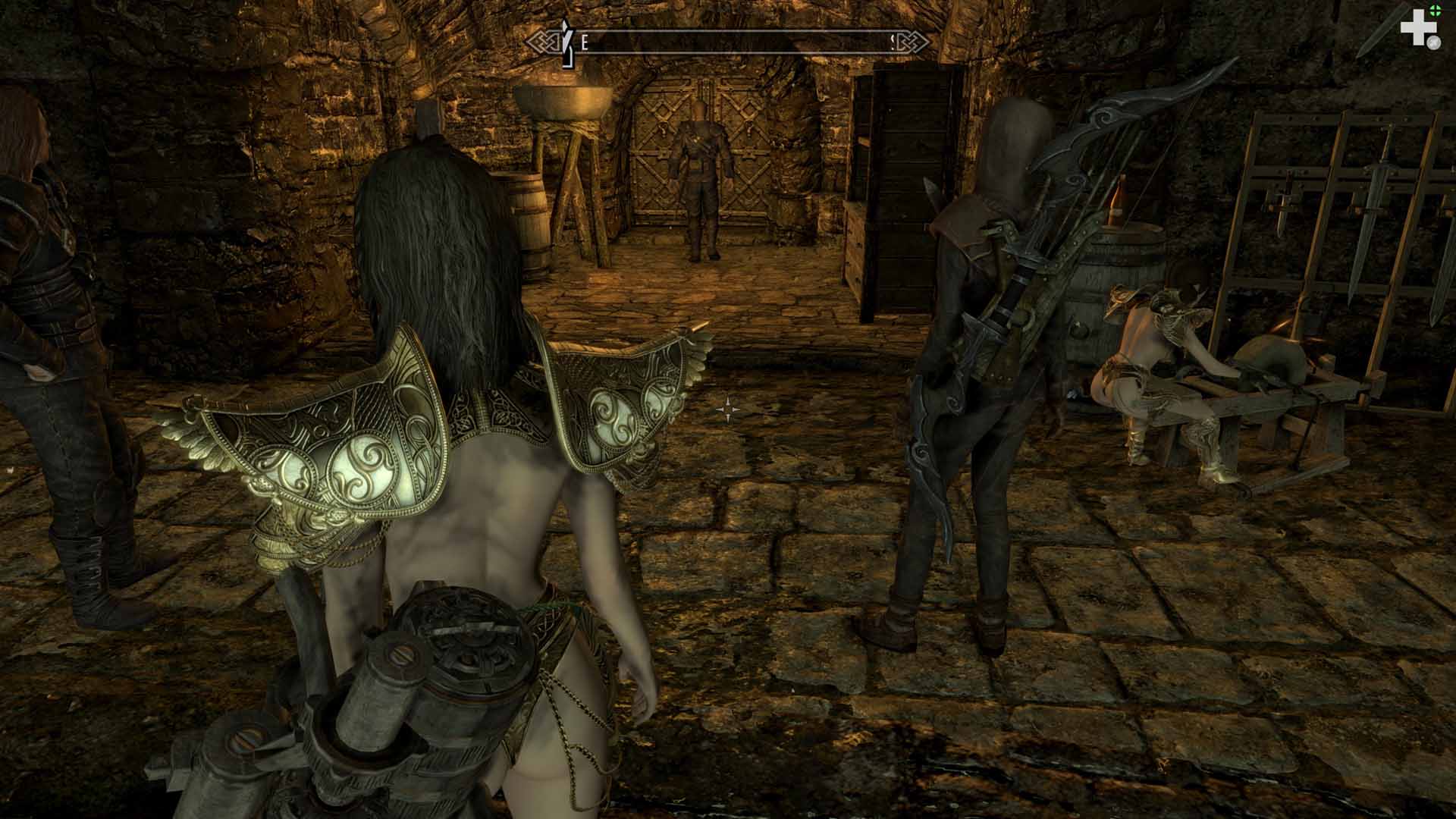Click the small green crosshair indicator
This screenshot has height=819, width=1456.
[1435, 10]
